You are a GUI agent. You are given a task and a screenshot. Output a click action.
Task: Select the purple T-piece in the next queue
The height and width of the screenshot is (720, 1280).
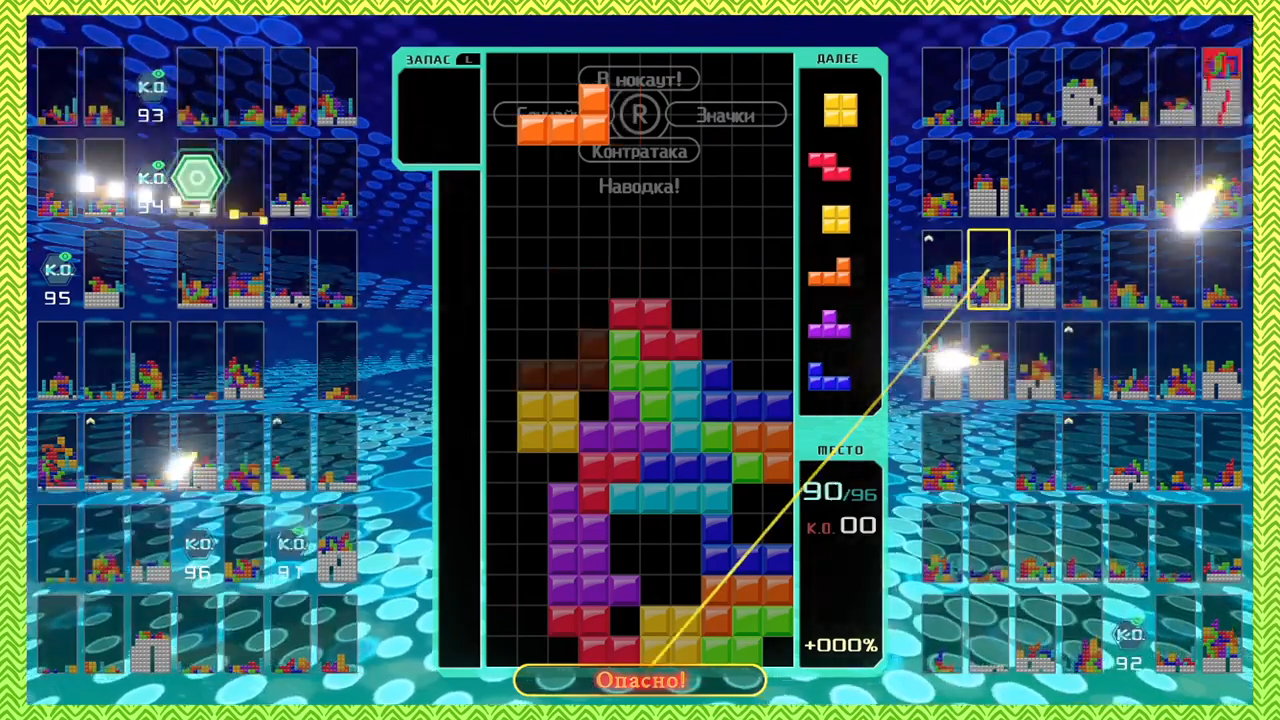pos(829,324)
